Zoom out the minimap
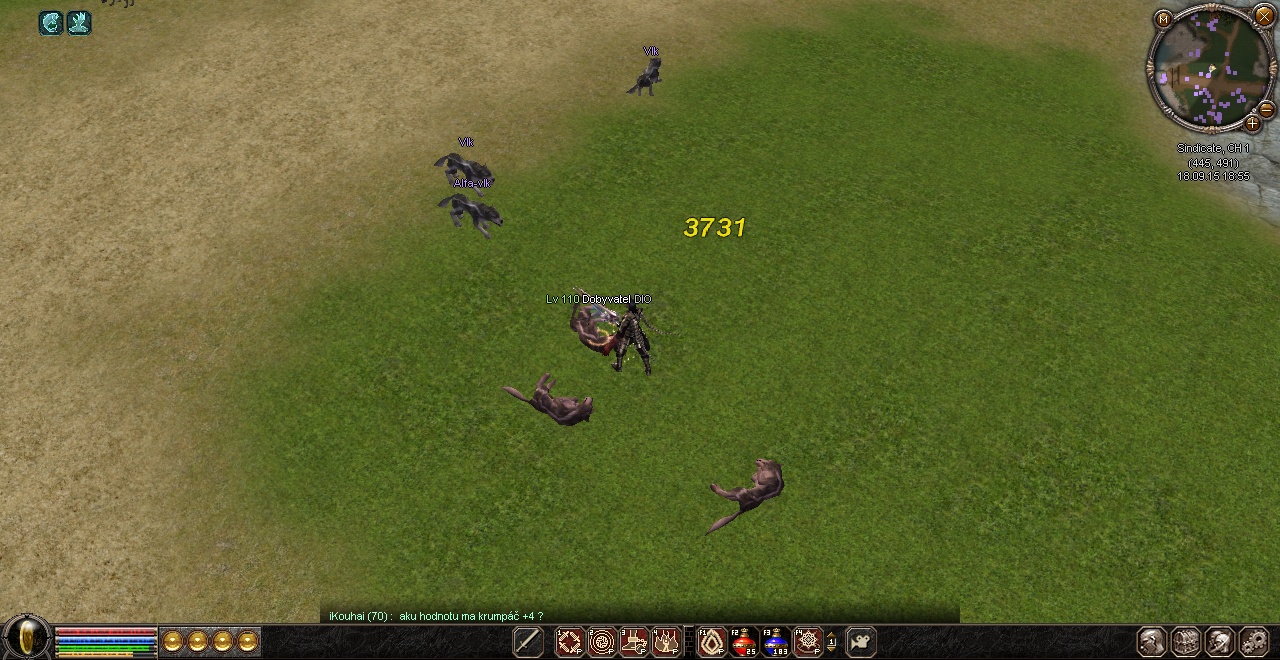Viewport: 1280px width, 660px height. 1266,109
